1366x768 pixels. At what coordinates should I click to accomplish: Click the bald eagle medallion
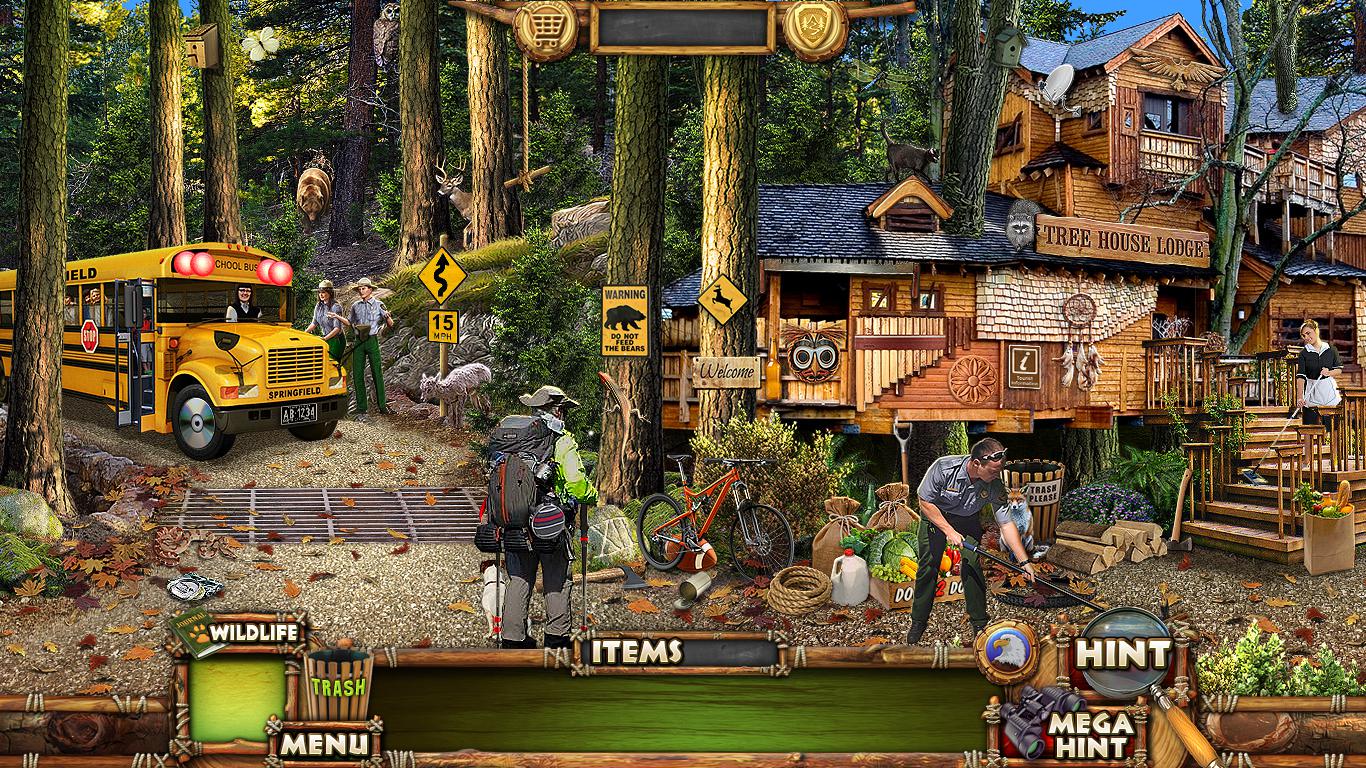(x=1006, y=651)
